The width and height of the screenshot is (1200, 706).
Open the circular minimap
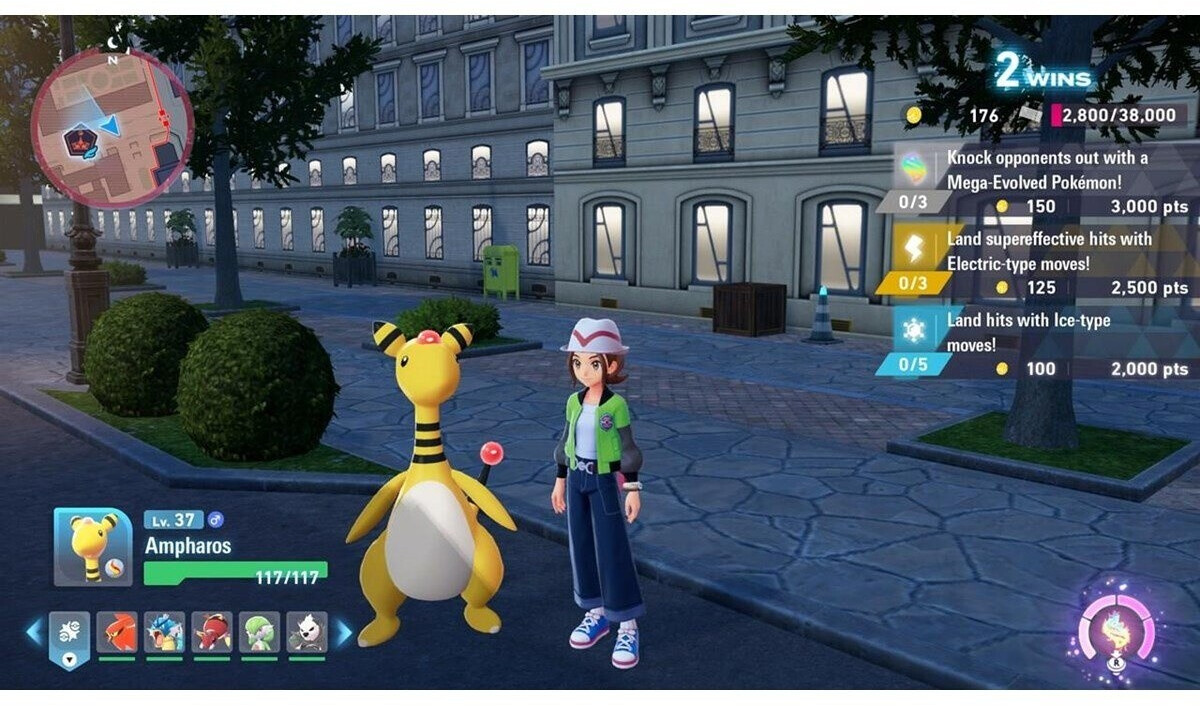(111, 128)
